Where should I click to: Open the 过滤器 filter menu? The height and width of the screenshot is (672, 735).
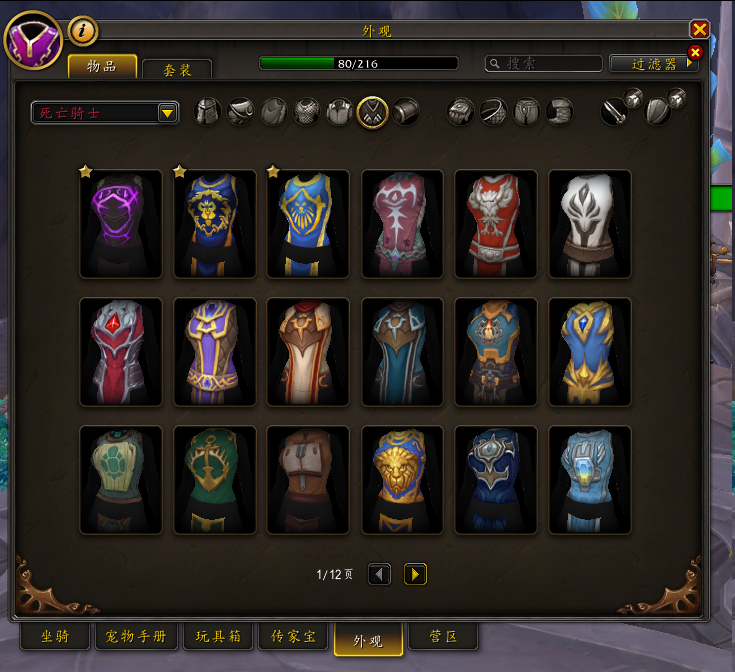click(x=655, y=63)
